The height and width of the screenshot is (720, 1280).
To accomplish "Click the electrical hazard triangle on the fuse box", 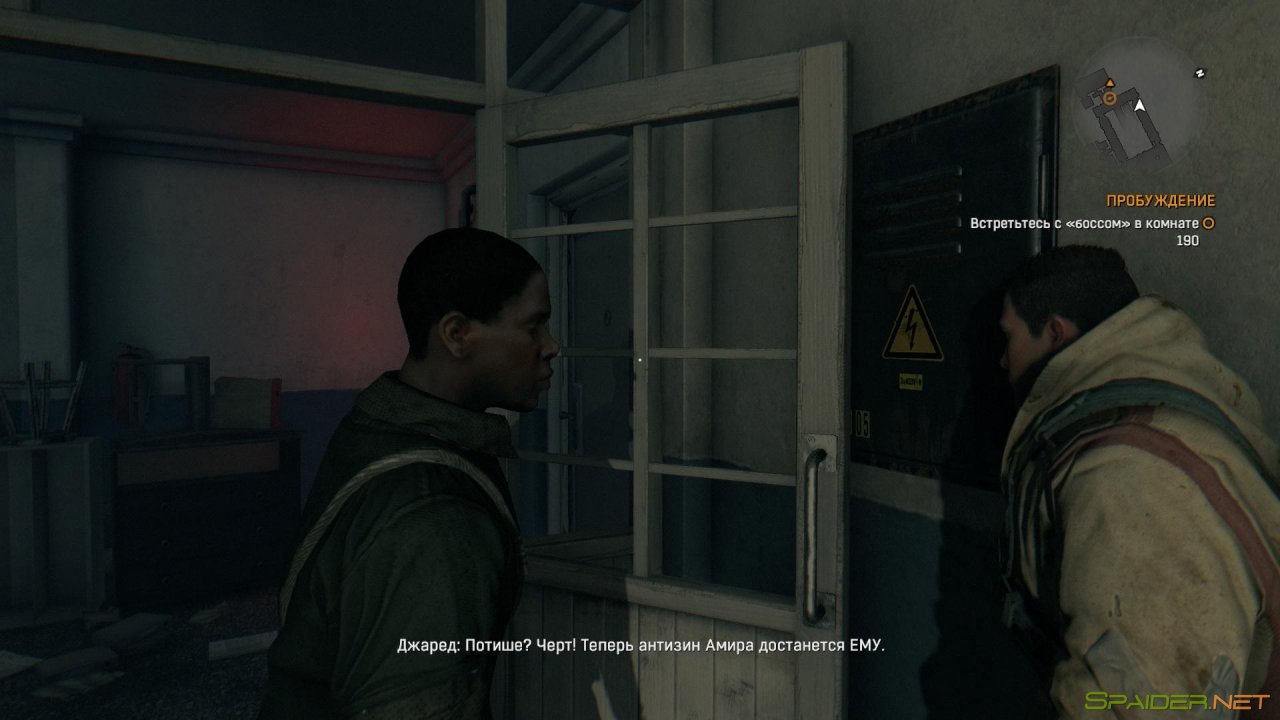I will coord(913,327).
